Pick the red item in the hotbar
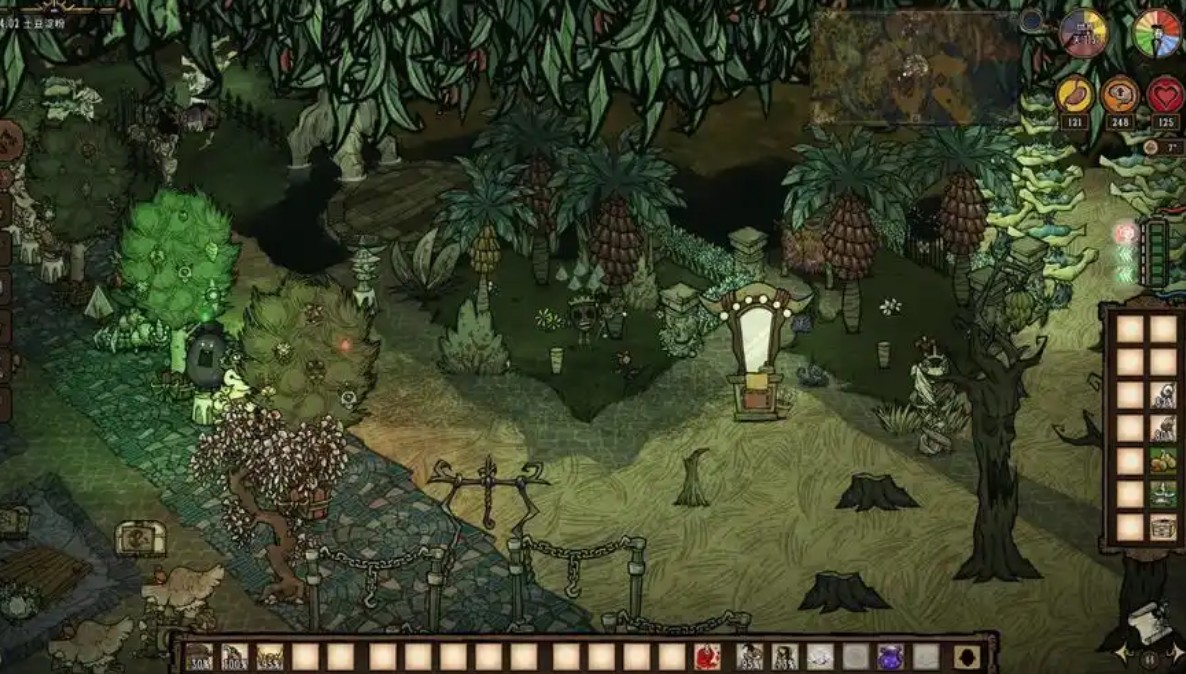Image resolution: width=1186 pixels, height=674 pixels. [x=707, y=657]
